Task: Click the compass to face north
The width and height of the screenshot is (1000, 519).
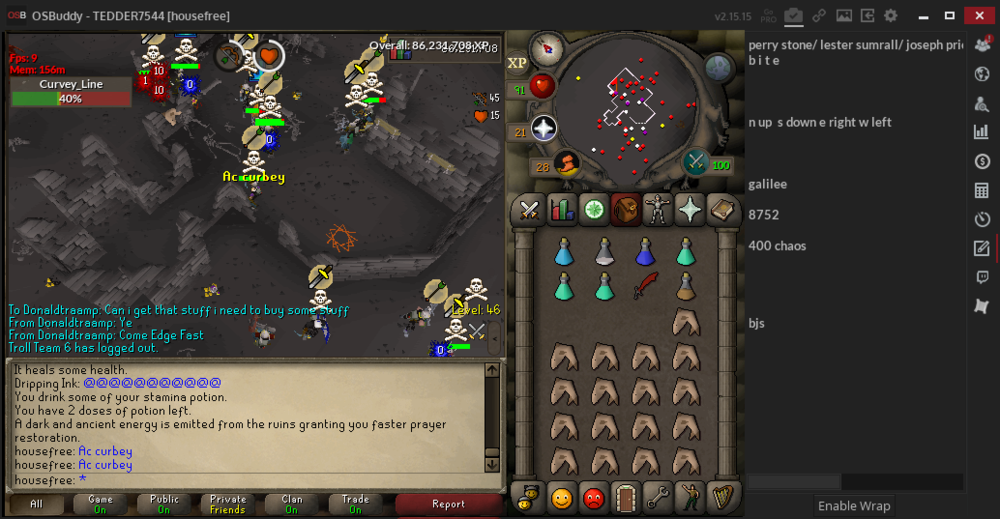Action: 547,46
